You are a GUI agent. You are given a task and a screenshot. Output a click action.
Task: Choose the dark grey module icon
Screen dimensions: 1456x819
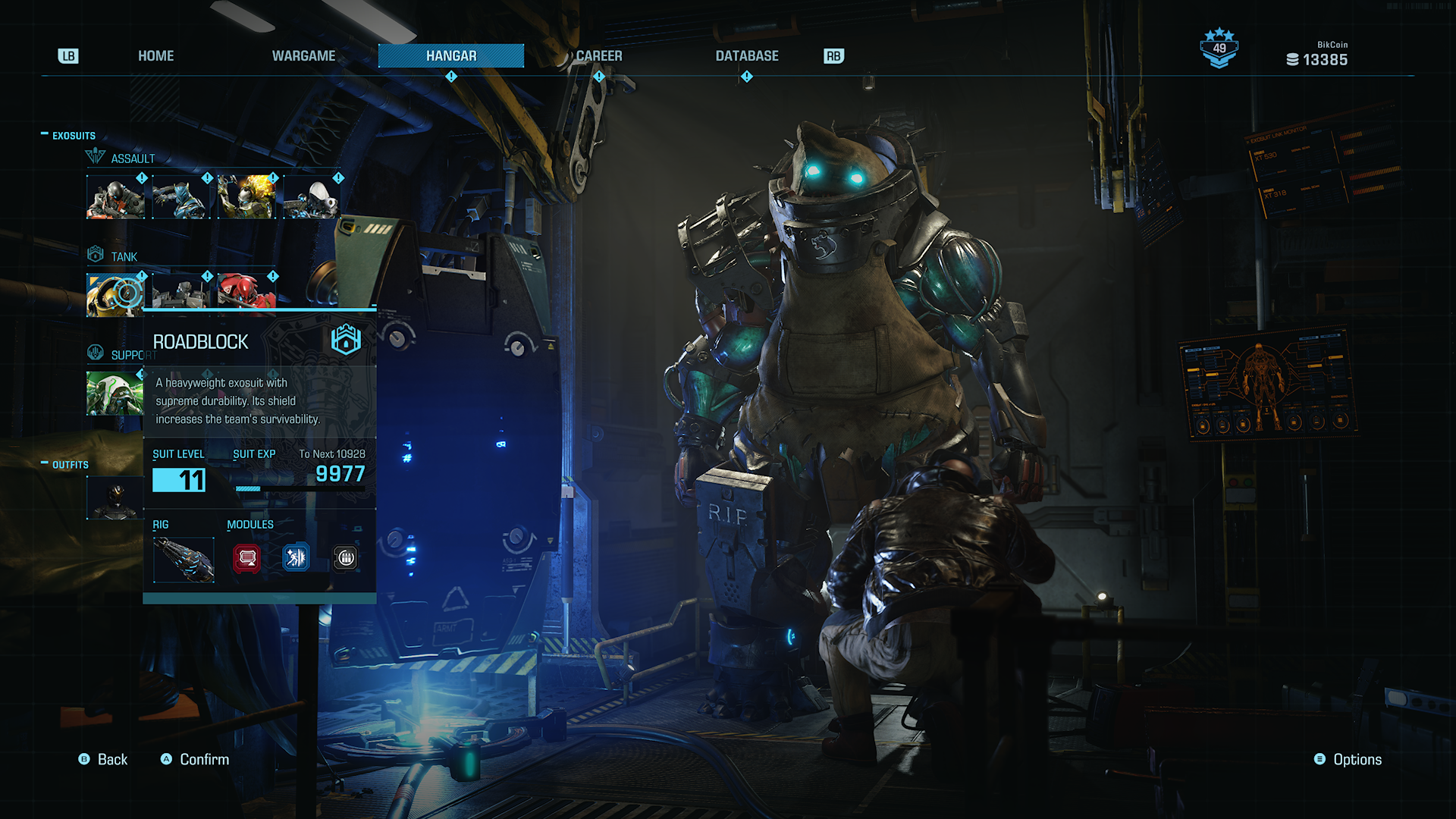click(x=346, y=559)
